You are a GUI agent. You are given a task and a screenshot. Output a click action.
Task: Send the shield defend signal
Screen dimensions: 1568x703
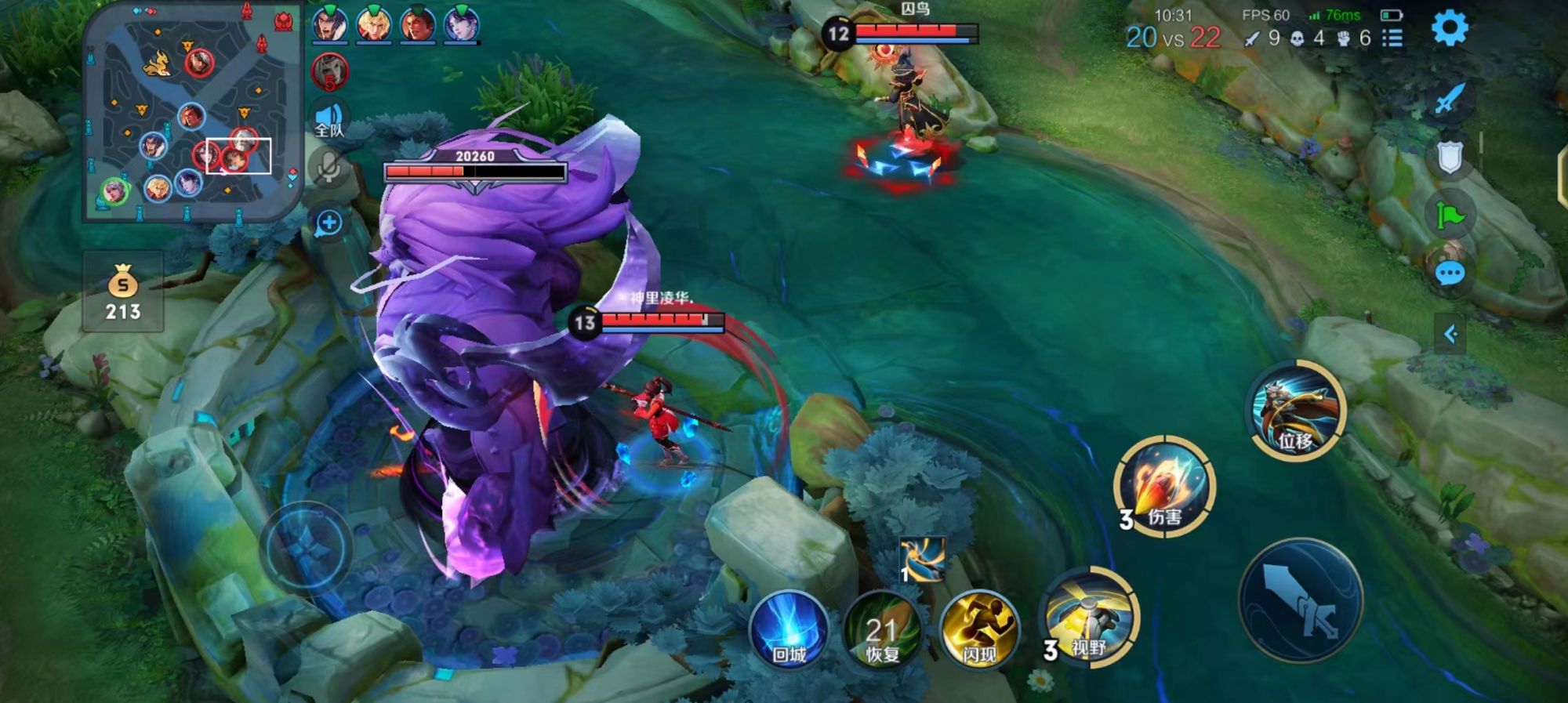coord(1450,157)
